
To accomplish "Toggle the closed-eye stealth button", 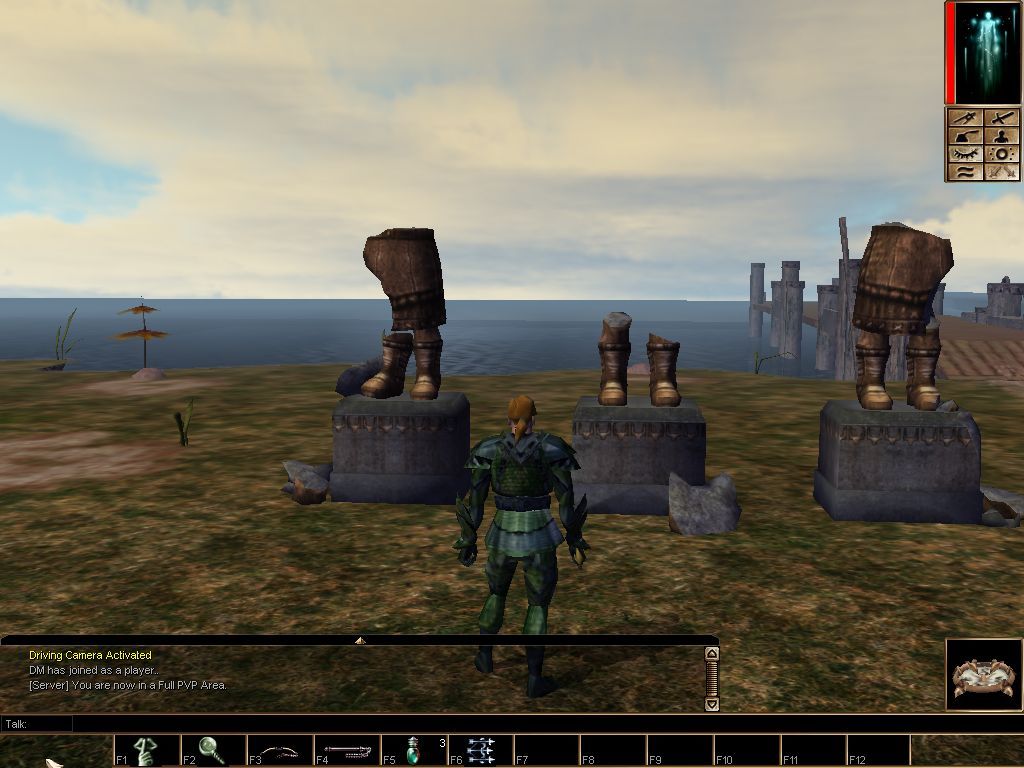I will [965, 155].
